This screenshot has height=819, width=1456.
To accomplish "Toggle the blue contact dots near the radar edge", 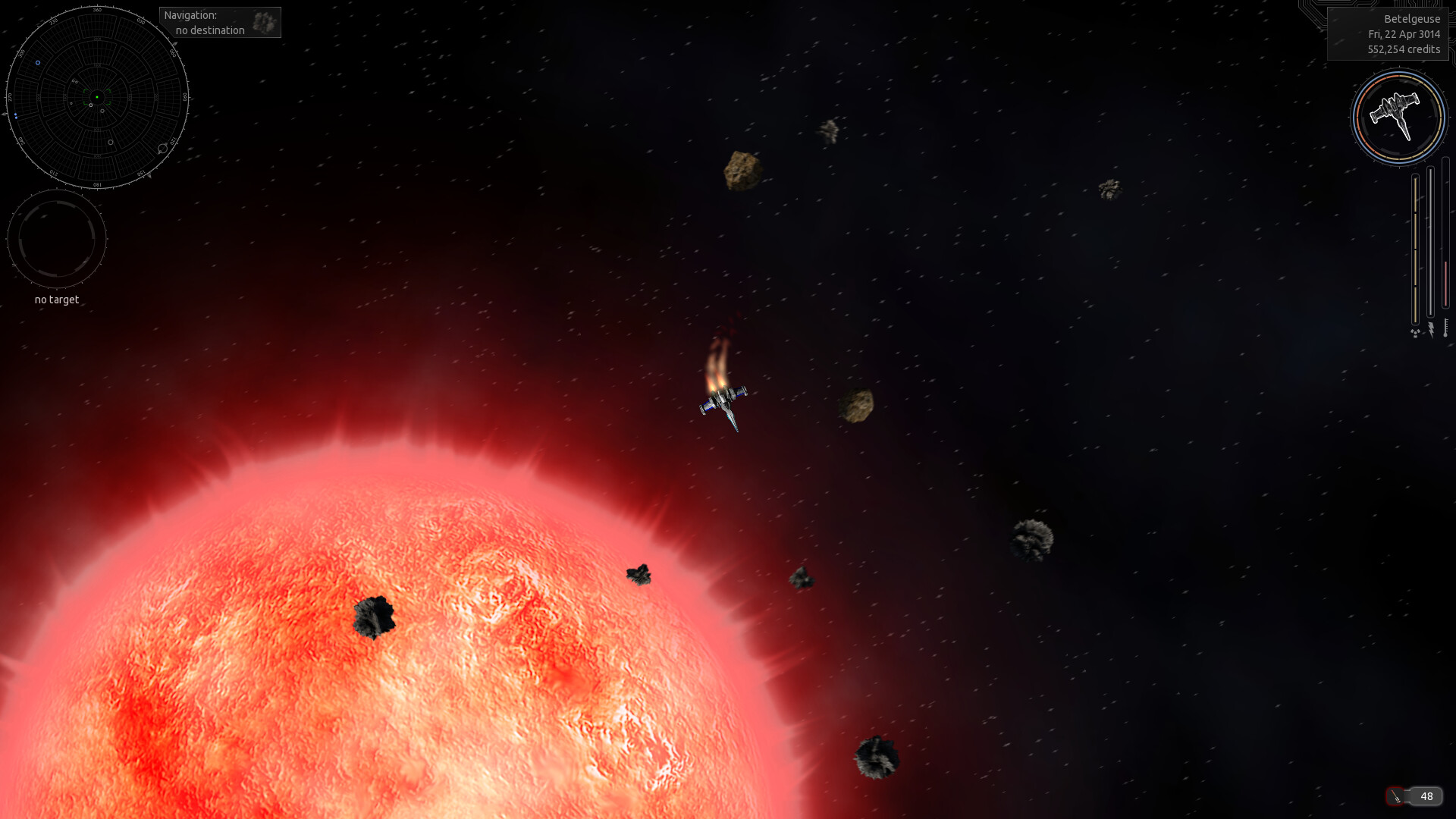I will (16, 115).
